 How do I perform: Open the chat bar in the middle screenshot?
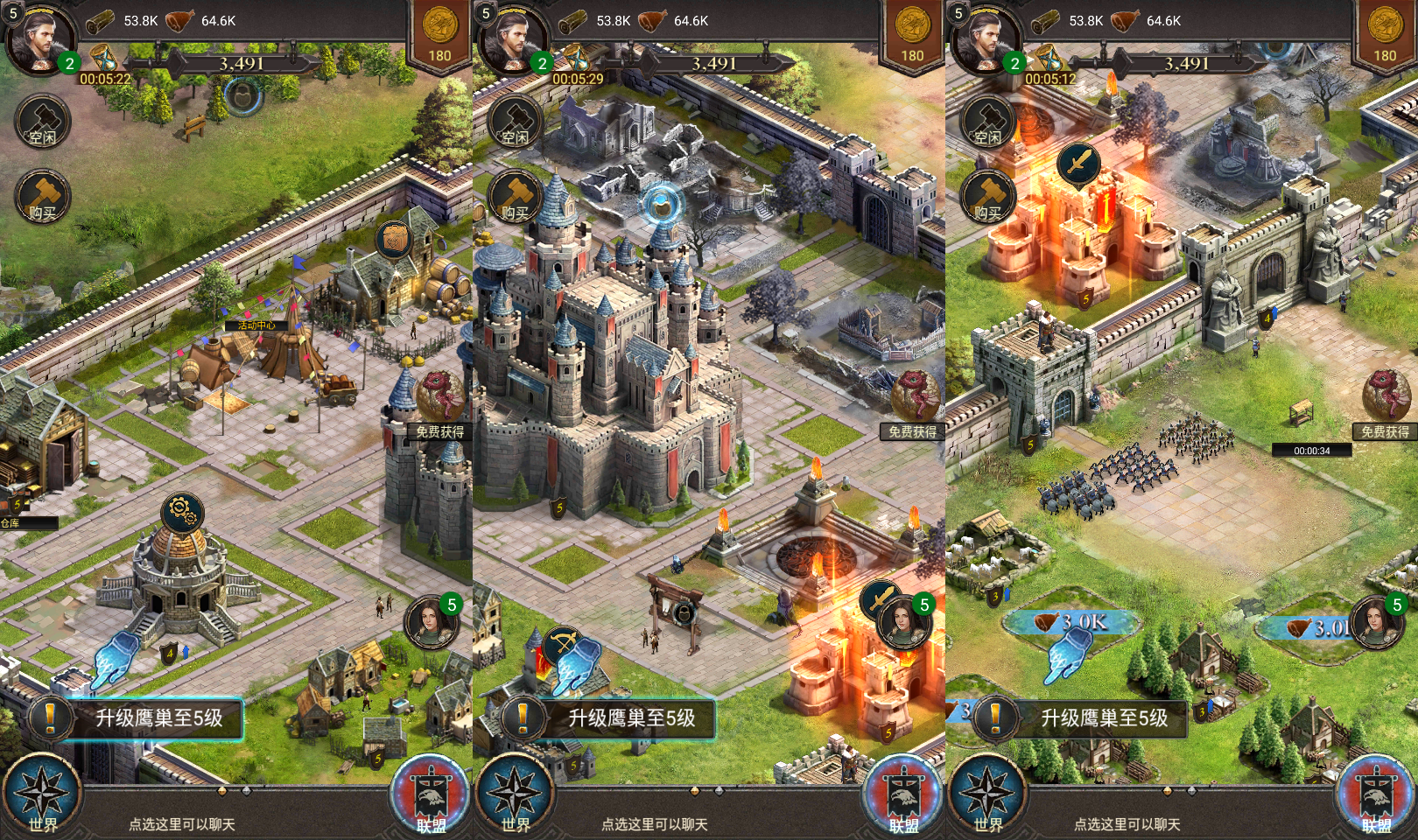pyautogui.click(x=655, y=824)
